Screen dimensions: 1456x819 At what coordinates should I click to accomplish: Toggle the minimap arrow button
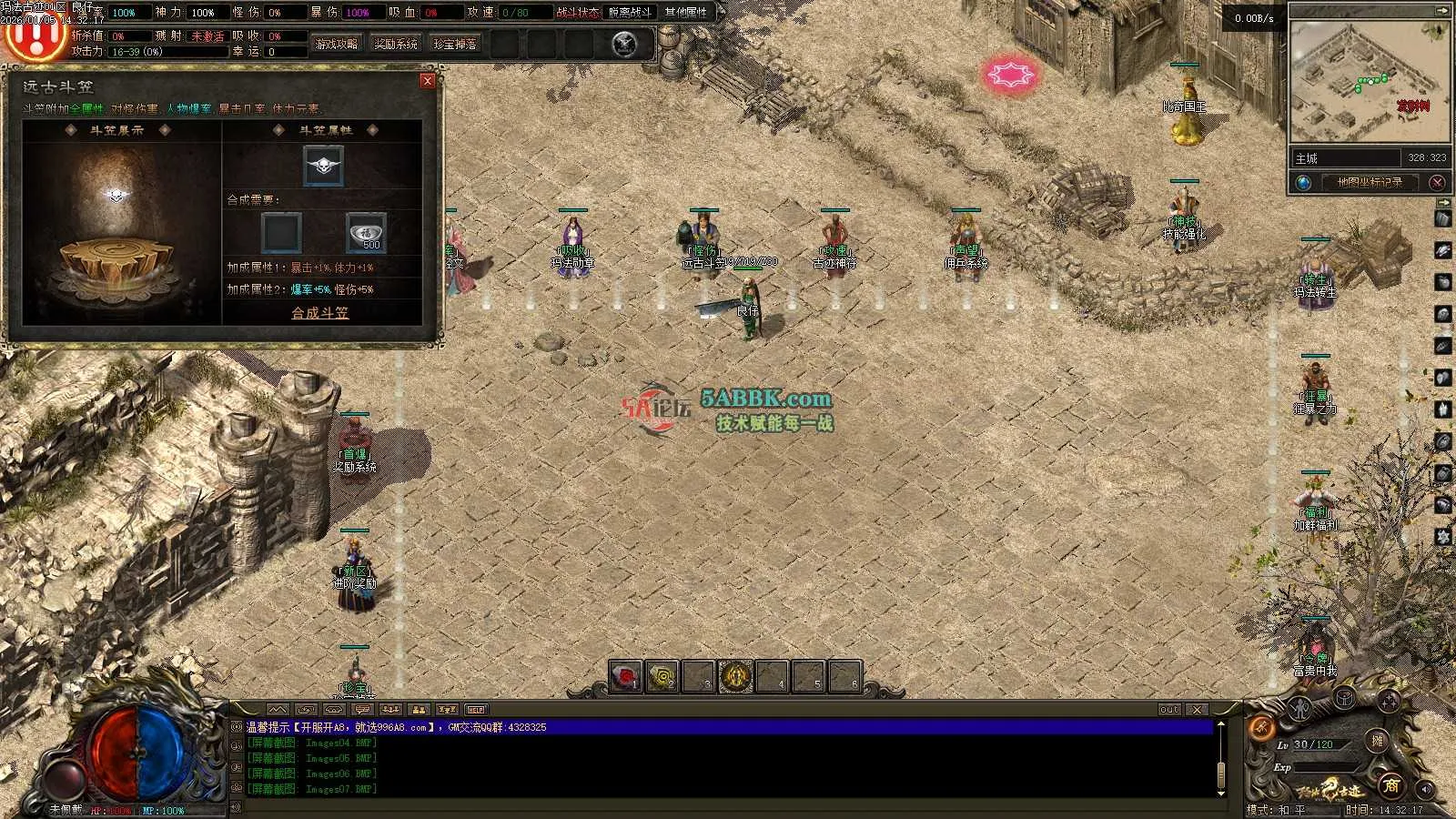(x=1441, y=11)
